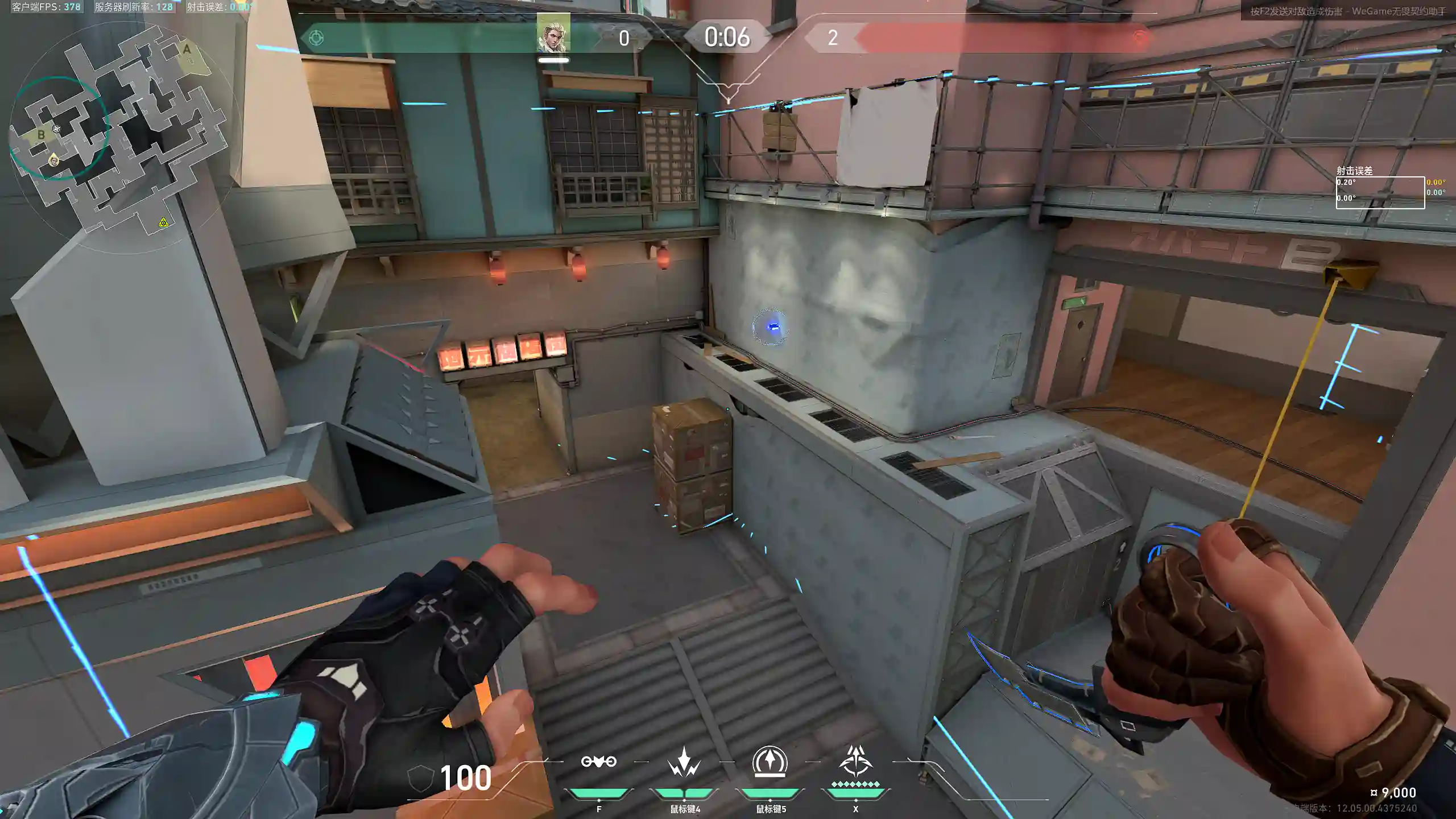Use the spiked burst ability icon
The width and height of the screenshot is (1456, 819).
coord(684,762)
